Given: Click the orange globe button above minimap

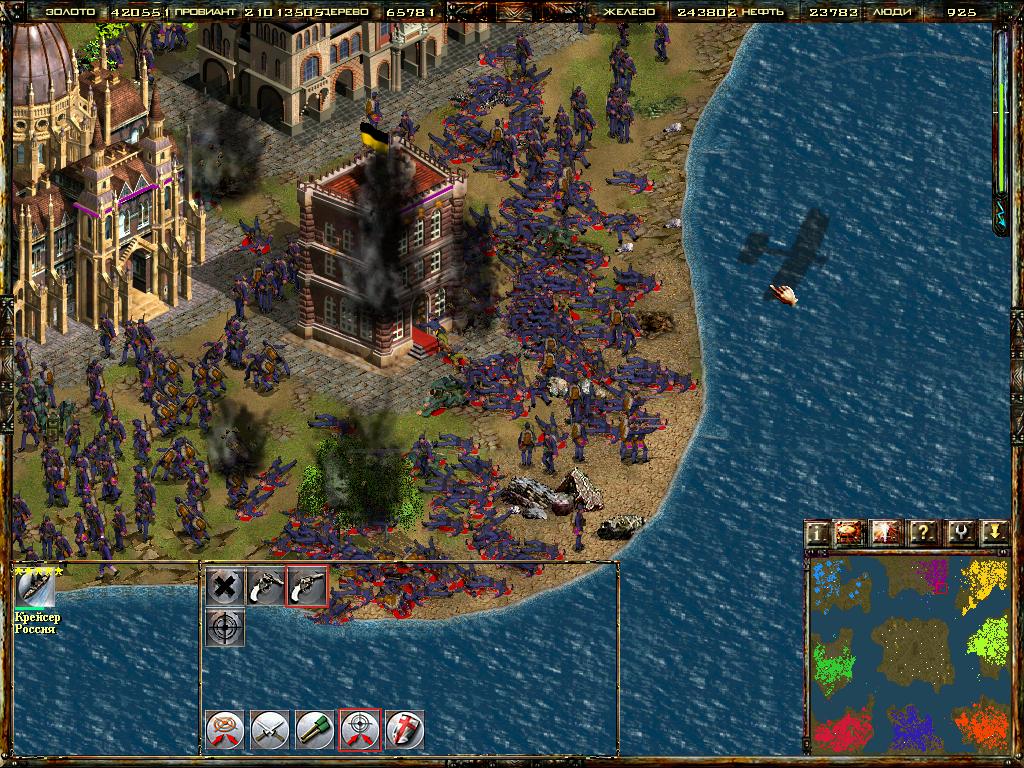Looking at the screenshot, I should [851, 533].
